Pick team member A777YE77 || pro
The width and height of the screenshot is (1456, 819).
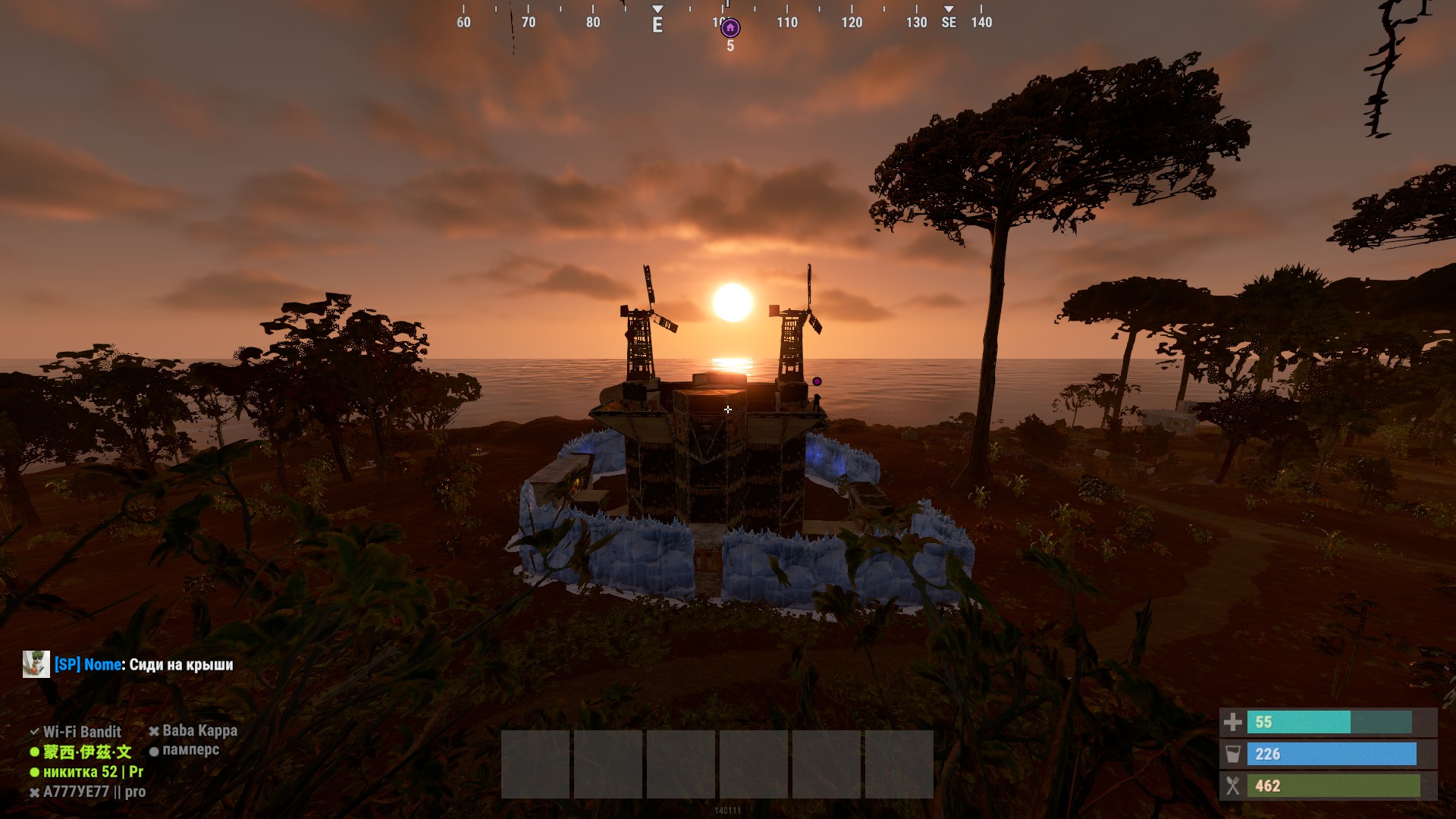[94, 792]
